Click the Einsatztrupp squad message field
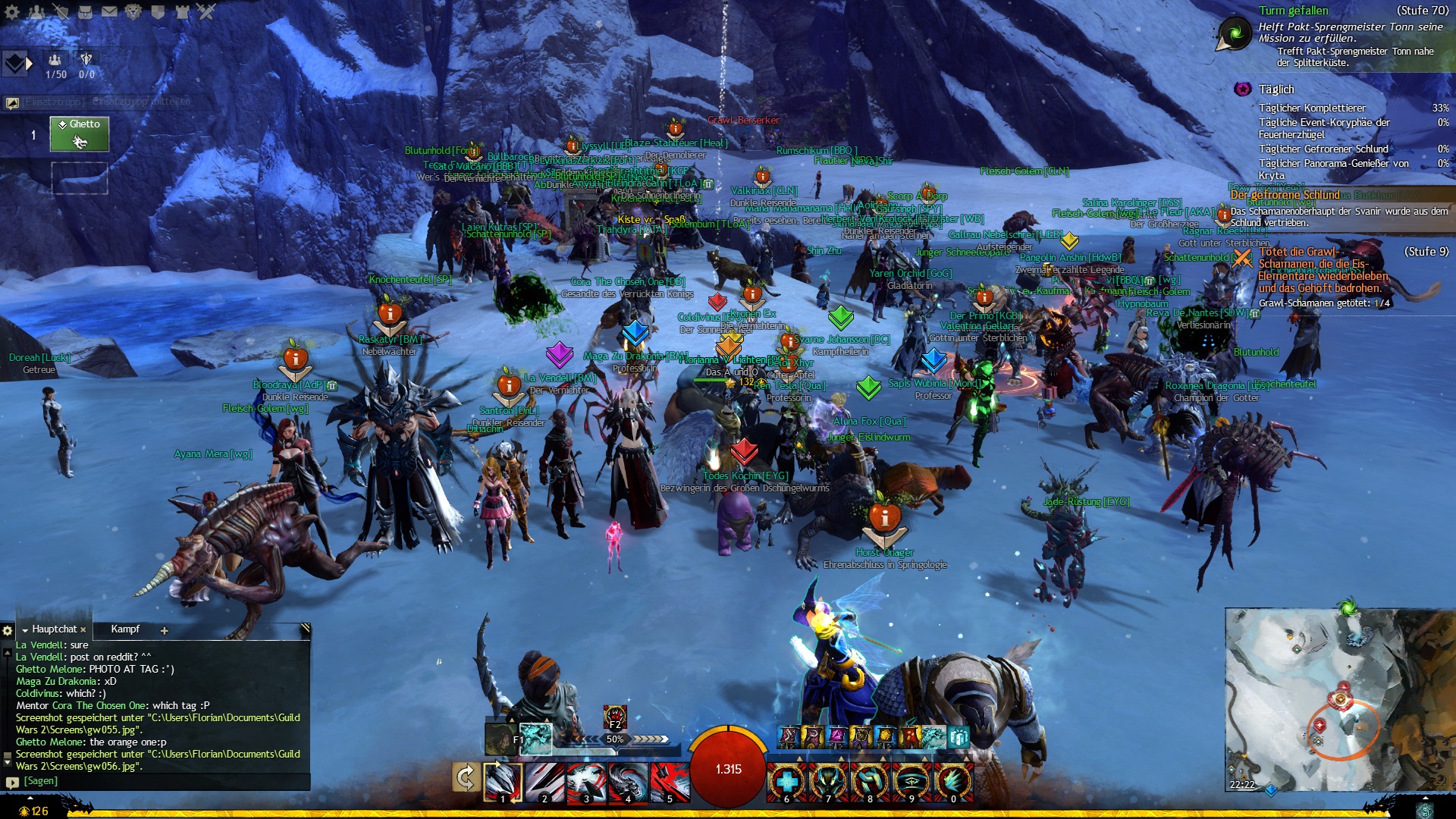Viewport: 1456px width, 819px height. tap(141, 102)
